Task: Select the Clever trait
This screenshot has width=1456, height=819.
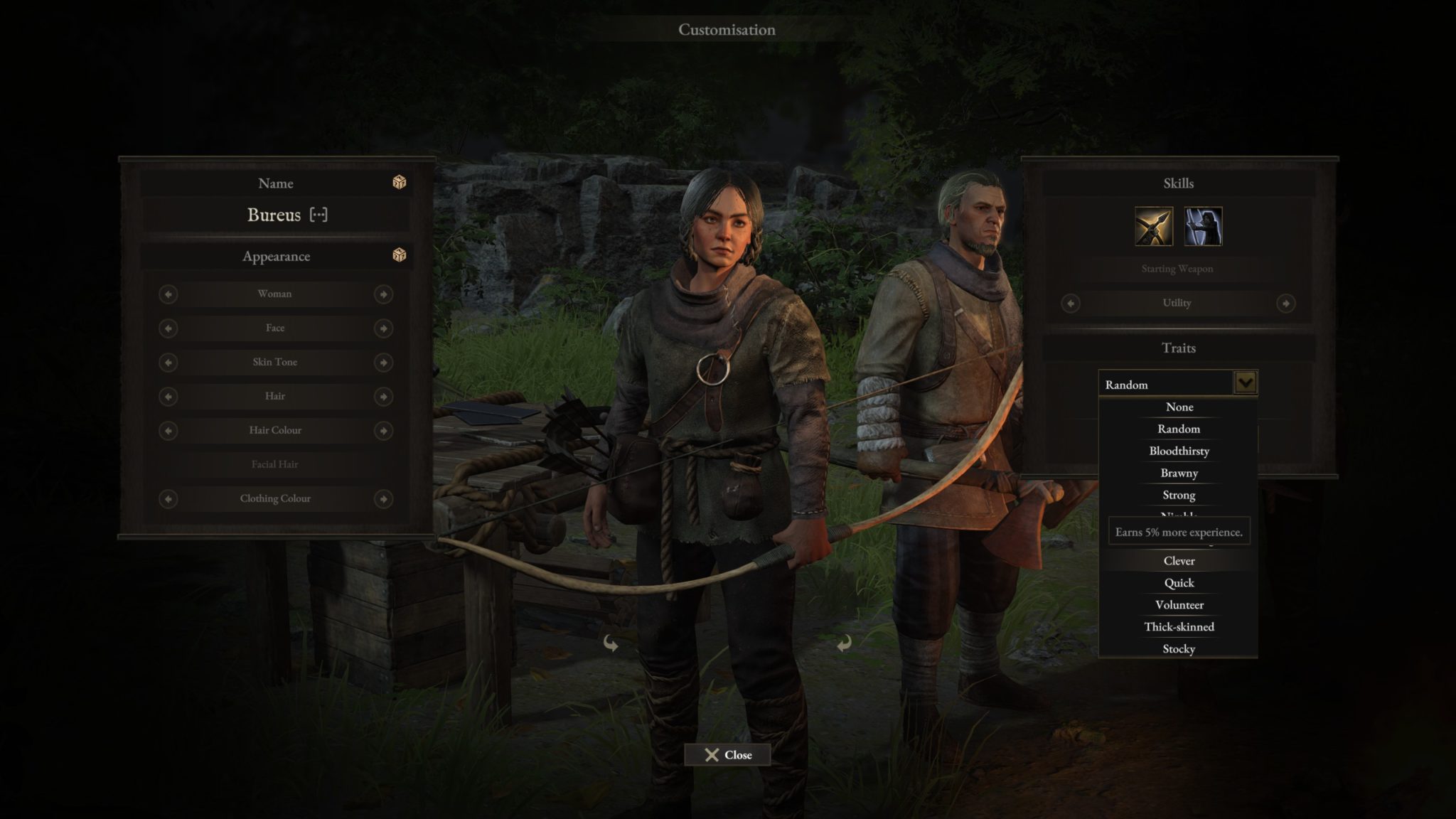Action: click(x=1179, y=561)
